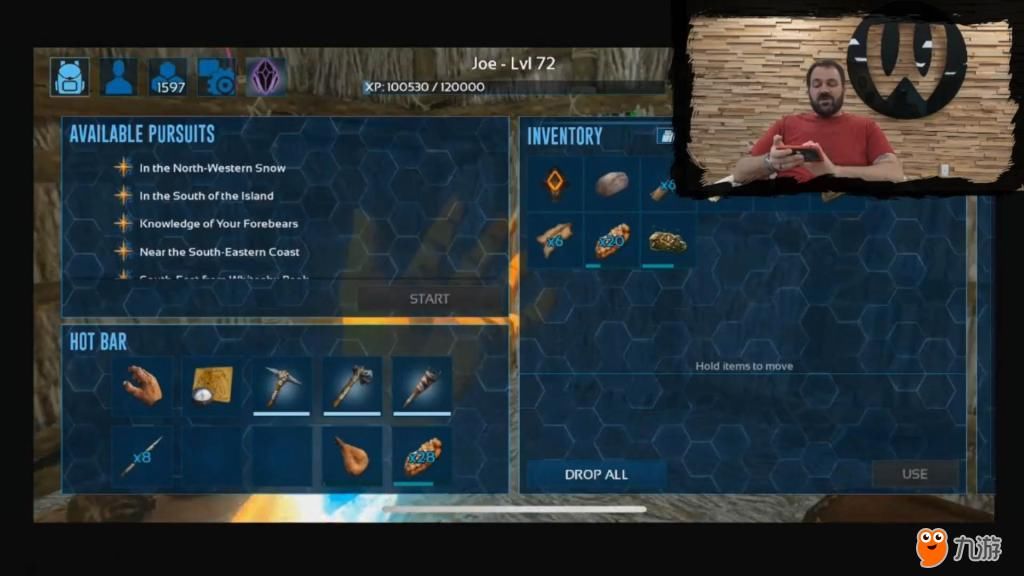Choose 'Near the South-Eastern Coast' pursuit
The image size is (1024, 576).
219,252
